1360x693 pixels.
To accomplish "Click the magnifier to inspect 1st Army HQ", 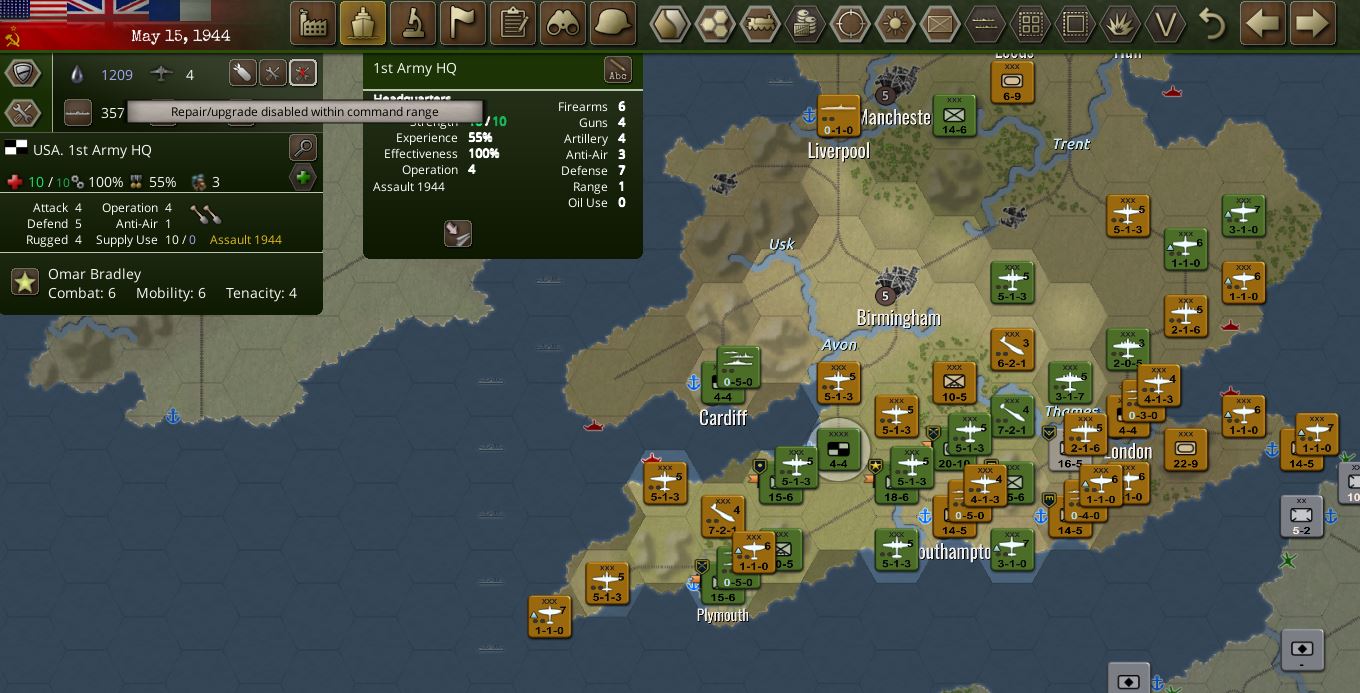I will (x=302, y=148).
